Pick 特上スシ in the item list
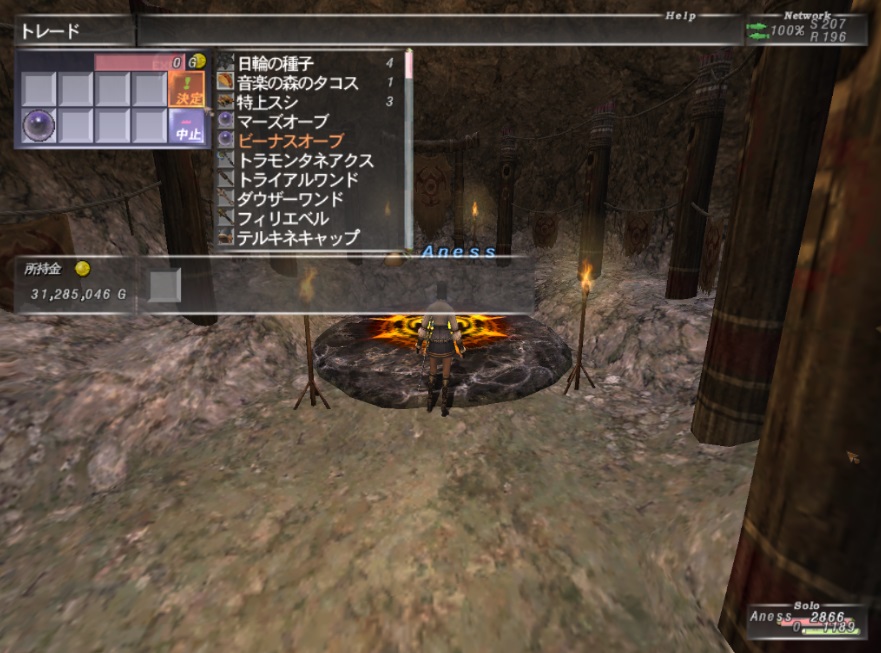 [267, 102]
